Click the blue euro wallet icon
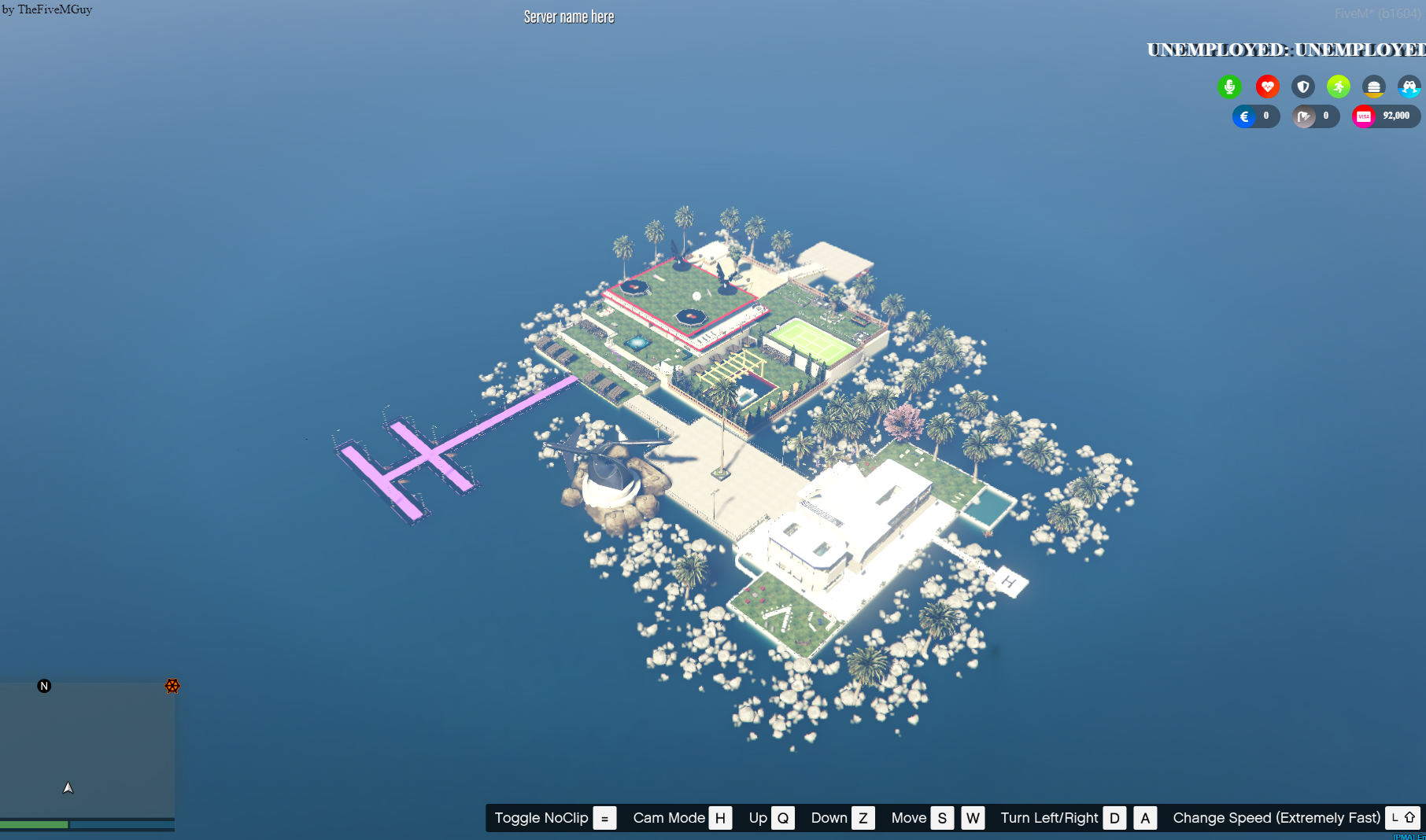1426x840 pixels. (x=1244, y=116)
